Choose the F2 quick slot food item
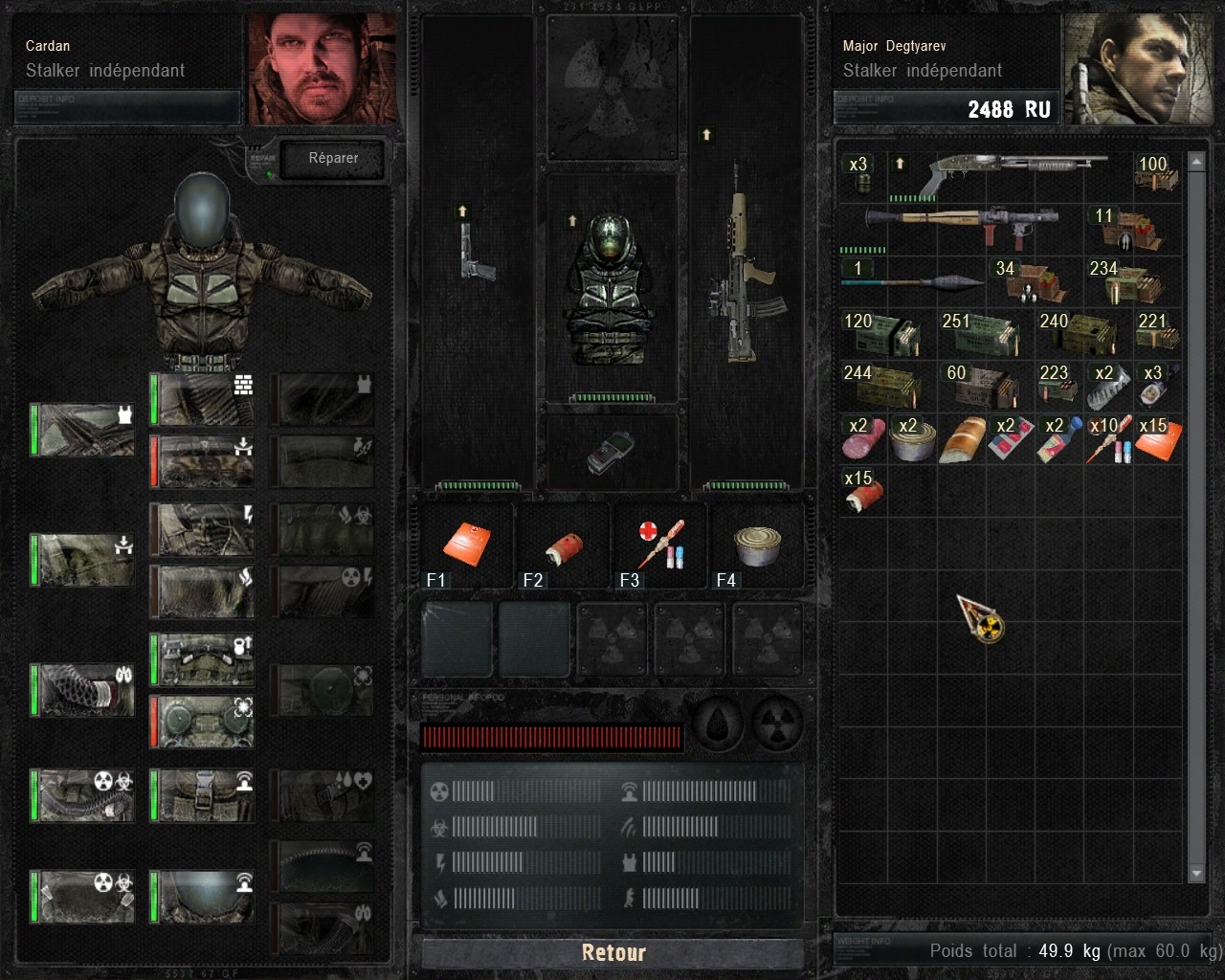This screenshot has height=980, width=1225. point(563,550)
